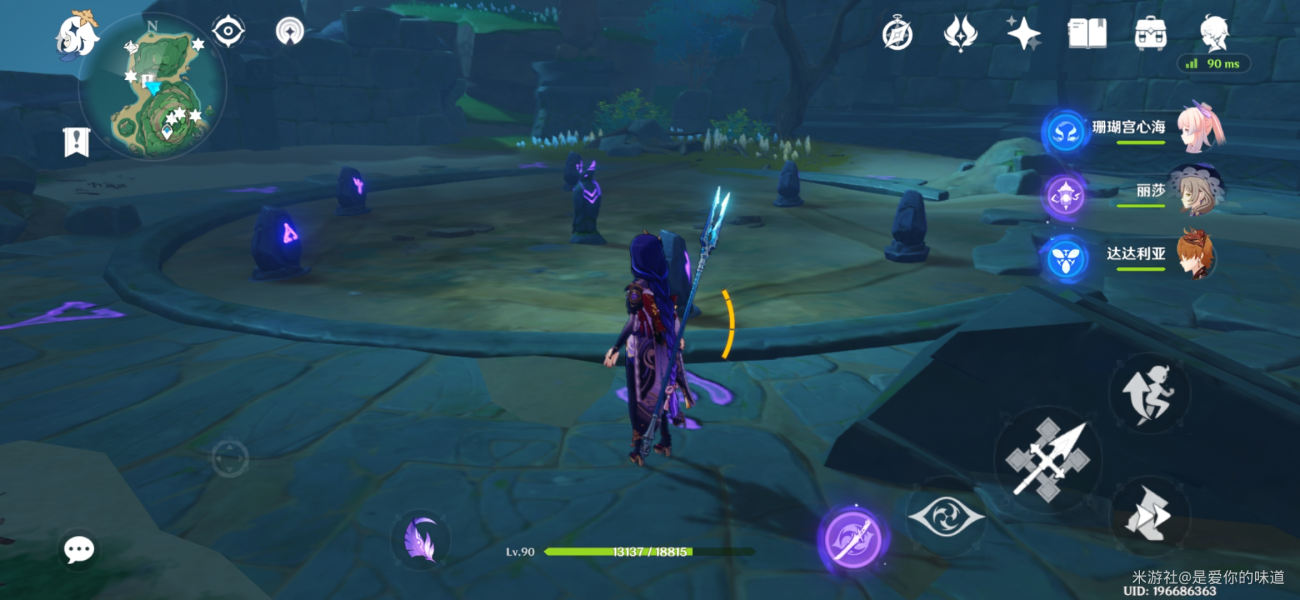1300x600 pixels.
Task: Open the events icon with three flames
Action: [959, 34]
